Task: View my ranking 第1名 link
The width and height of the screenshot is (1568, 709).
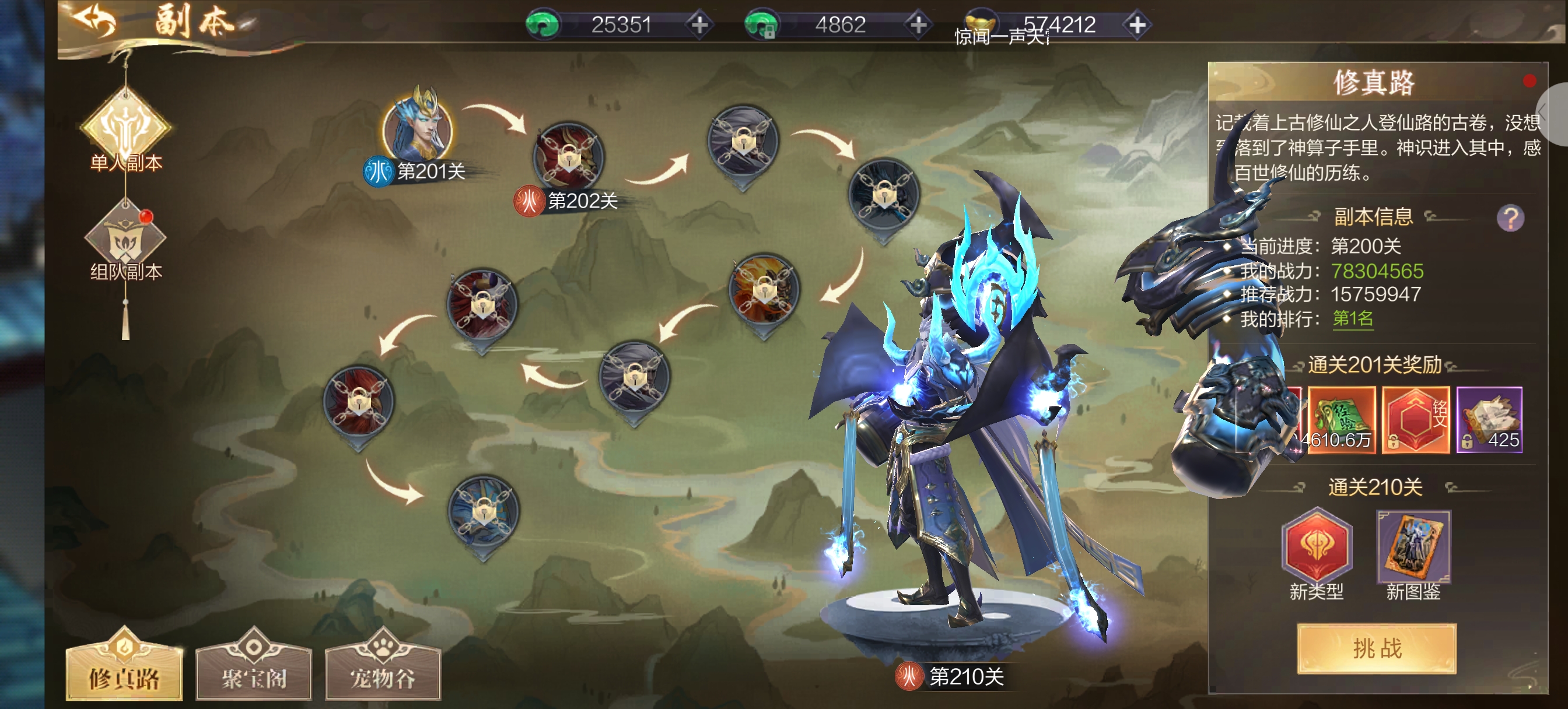Action: pos(1353,318)
